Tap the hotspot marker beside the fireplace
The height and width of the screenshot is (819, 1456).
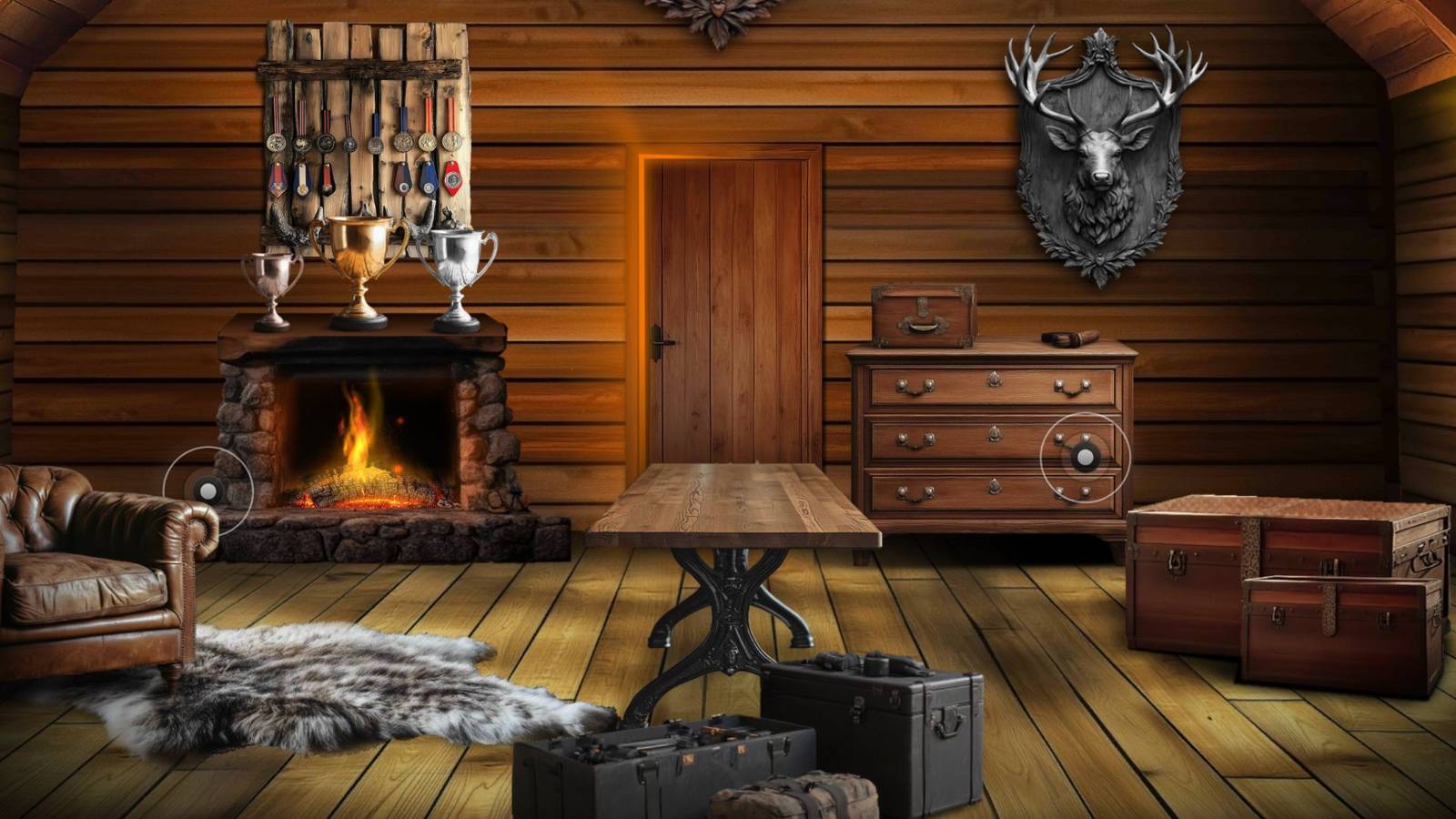pyautogui.click(x=207, y=488)
